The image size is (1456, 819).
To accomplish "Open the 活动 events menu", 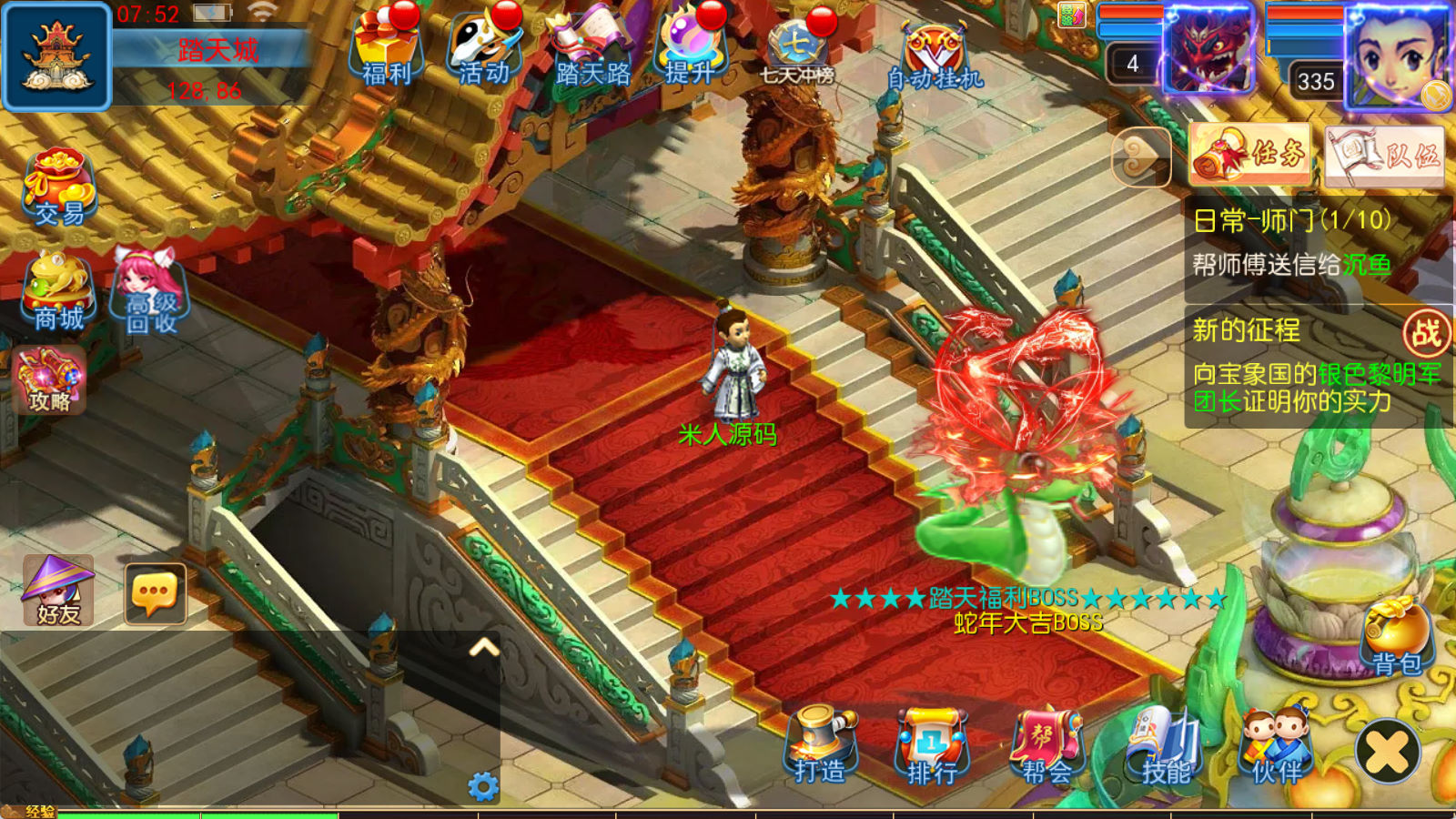I will coord(484,47).
